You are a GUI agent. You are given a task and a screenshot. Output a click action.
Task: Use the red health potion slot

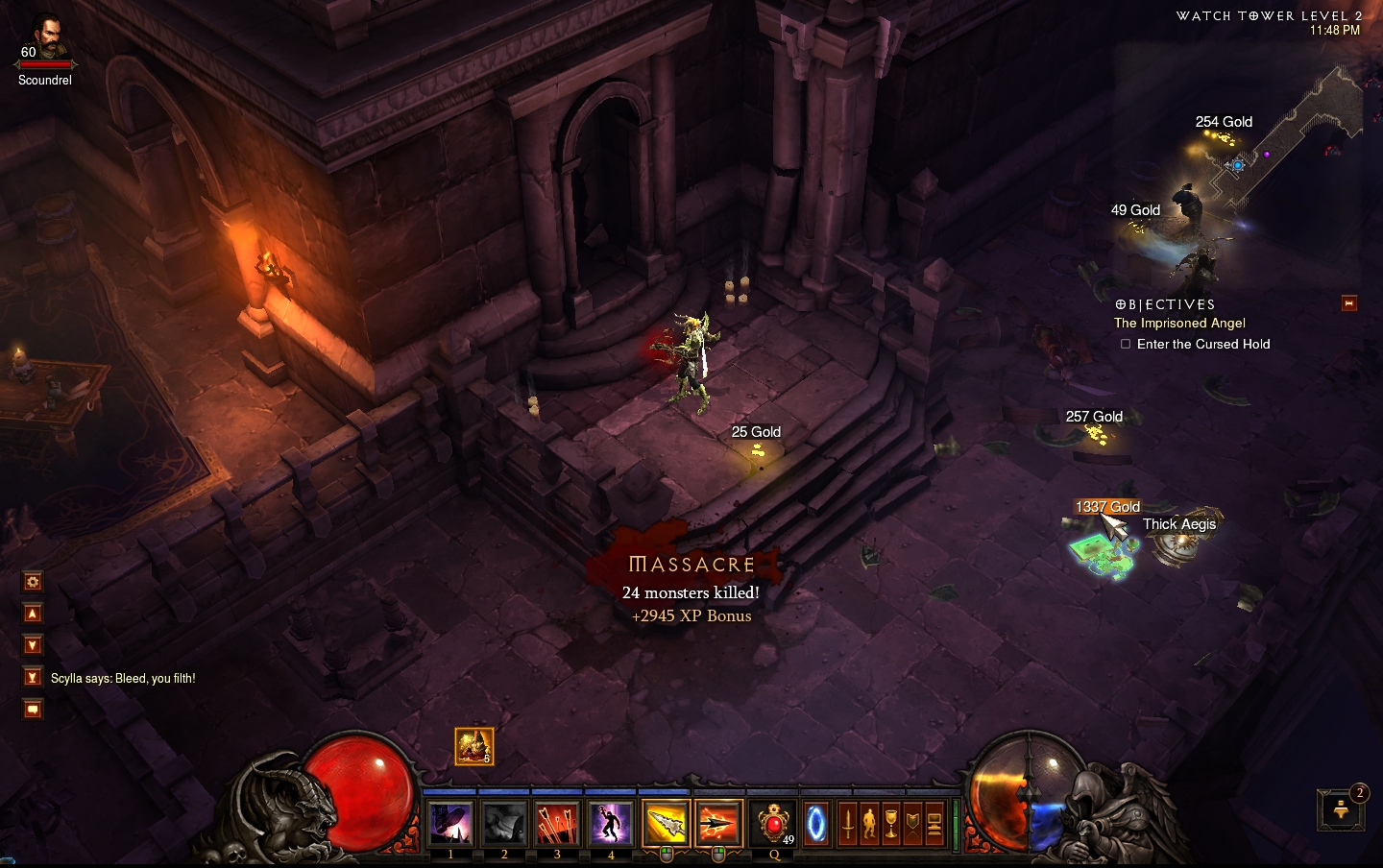[x=773, y=824]
